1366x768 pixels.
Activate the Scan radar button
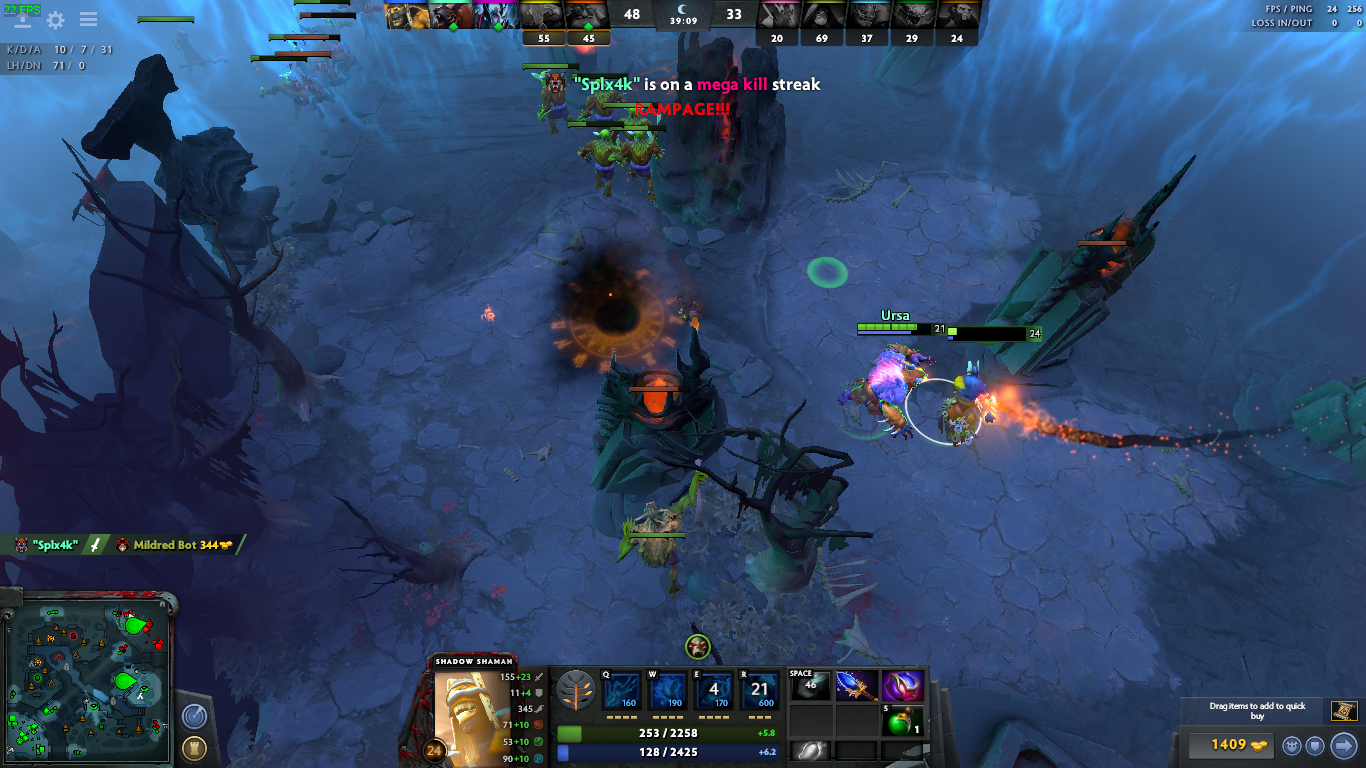tap(194, 716)
